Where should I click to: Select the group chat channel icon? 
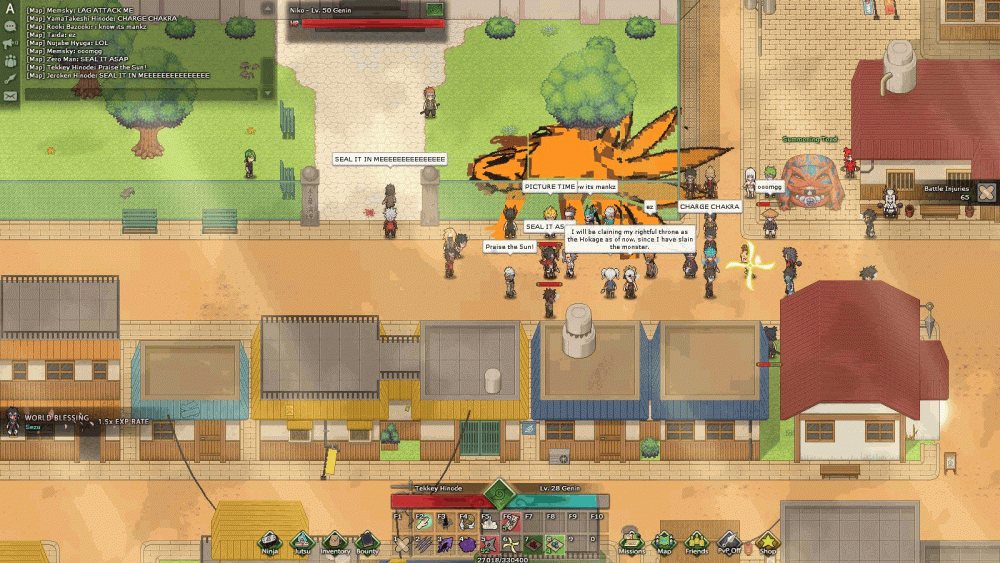(x=10, y=61)
